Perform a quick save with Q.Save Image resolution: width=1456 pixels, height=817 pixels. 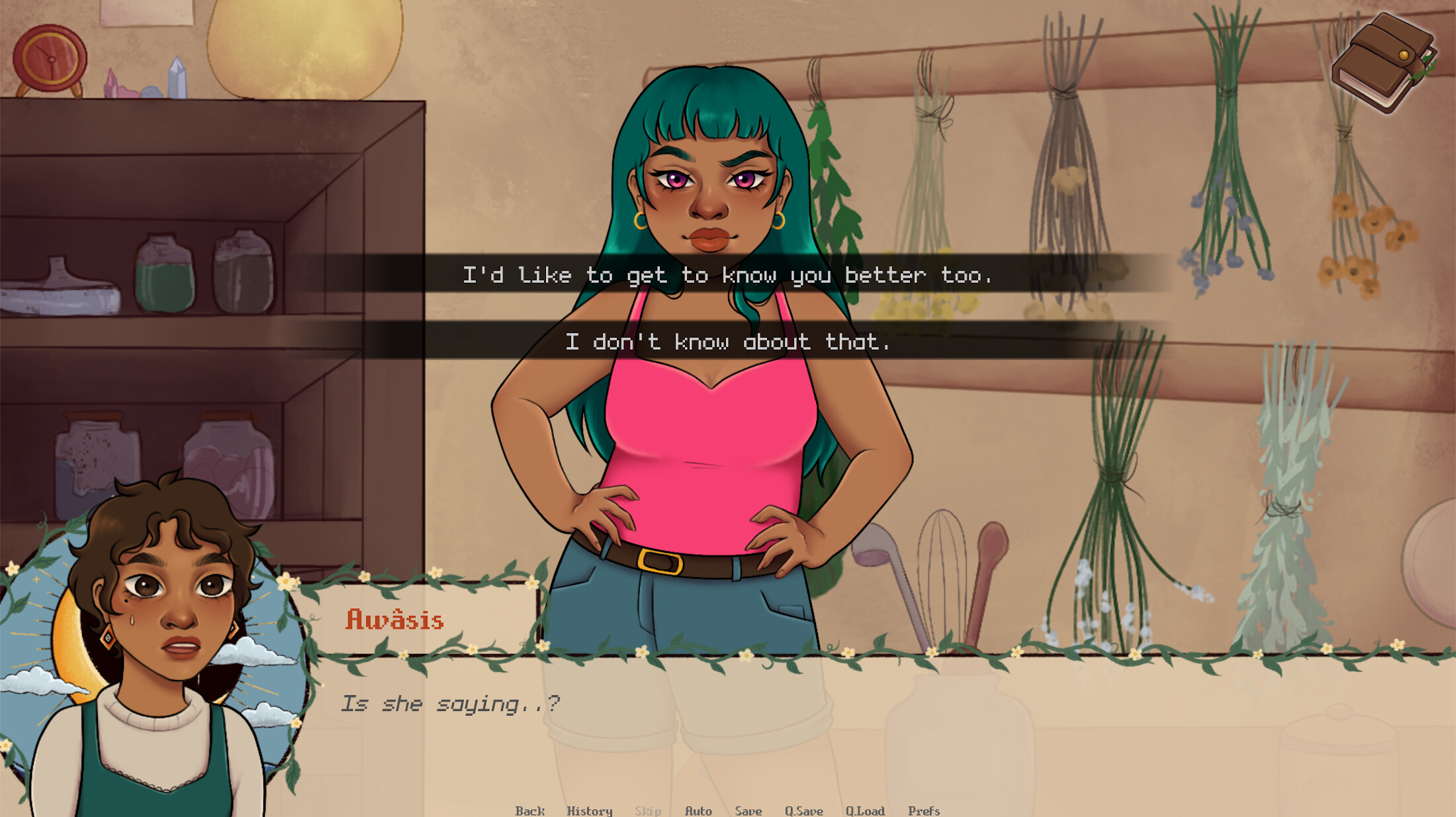point(804,810)
